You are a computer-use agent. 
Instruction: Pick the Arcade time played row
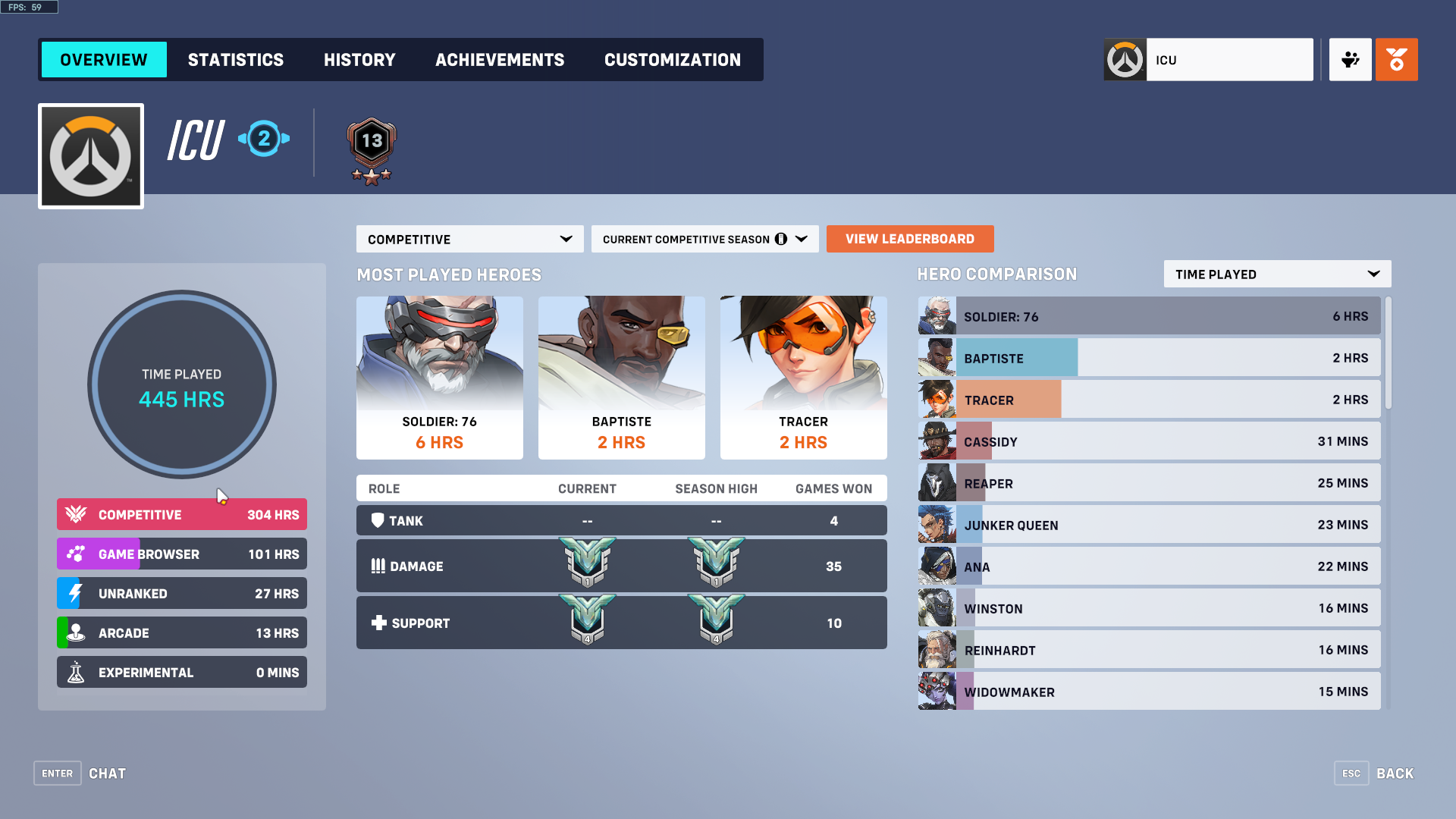[182, 632]
